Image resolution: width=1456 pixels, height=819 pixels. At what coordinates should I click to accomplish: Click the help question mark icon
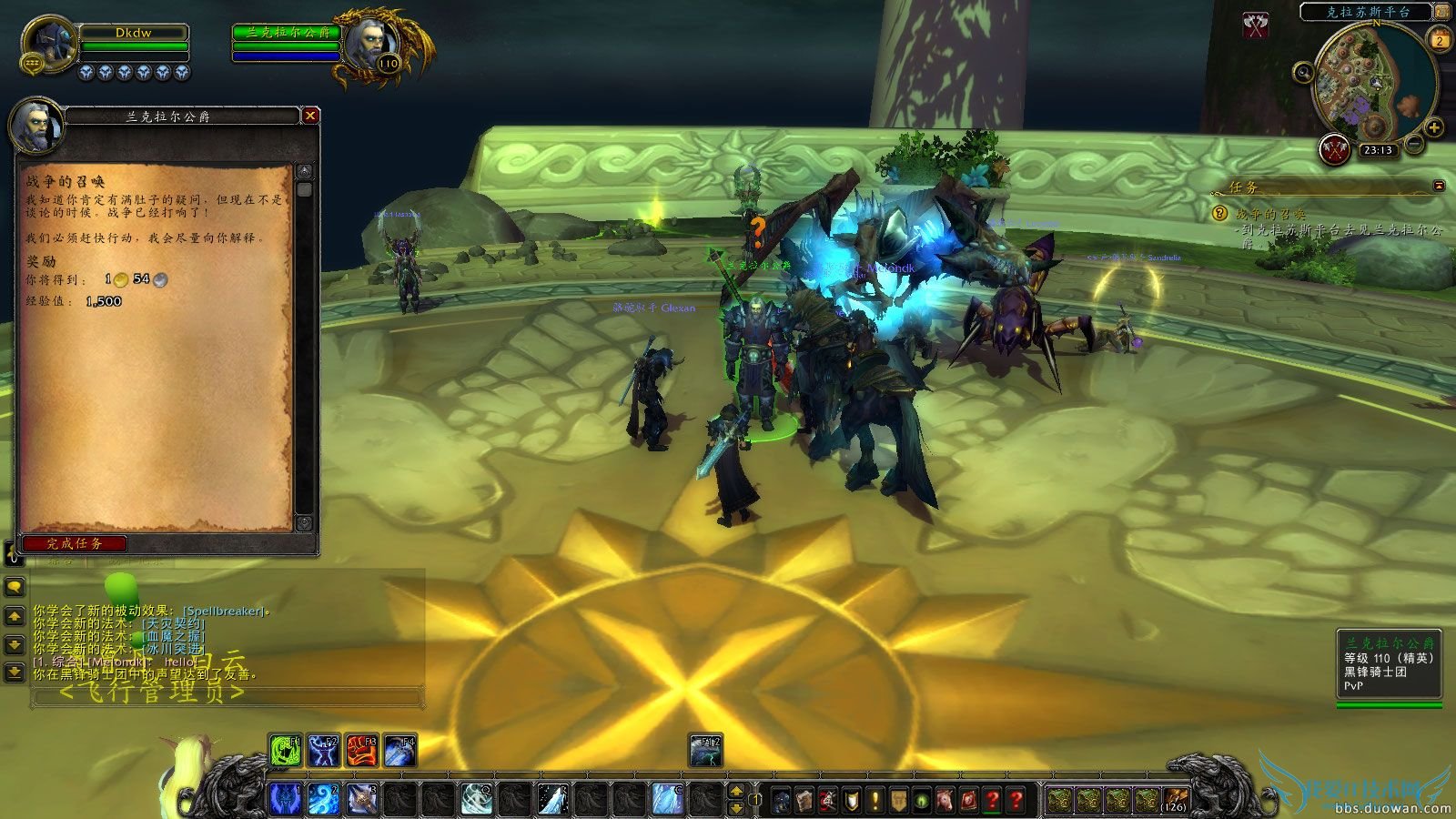coord(1015,800)
